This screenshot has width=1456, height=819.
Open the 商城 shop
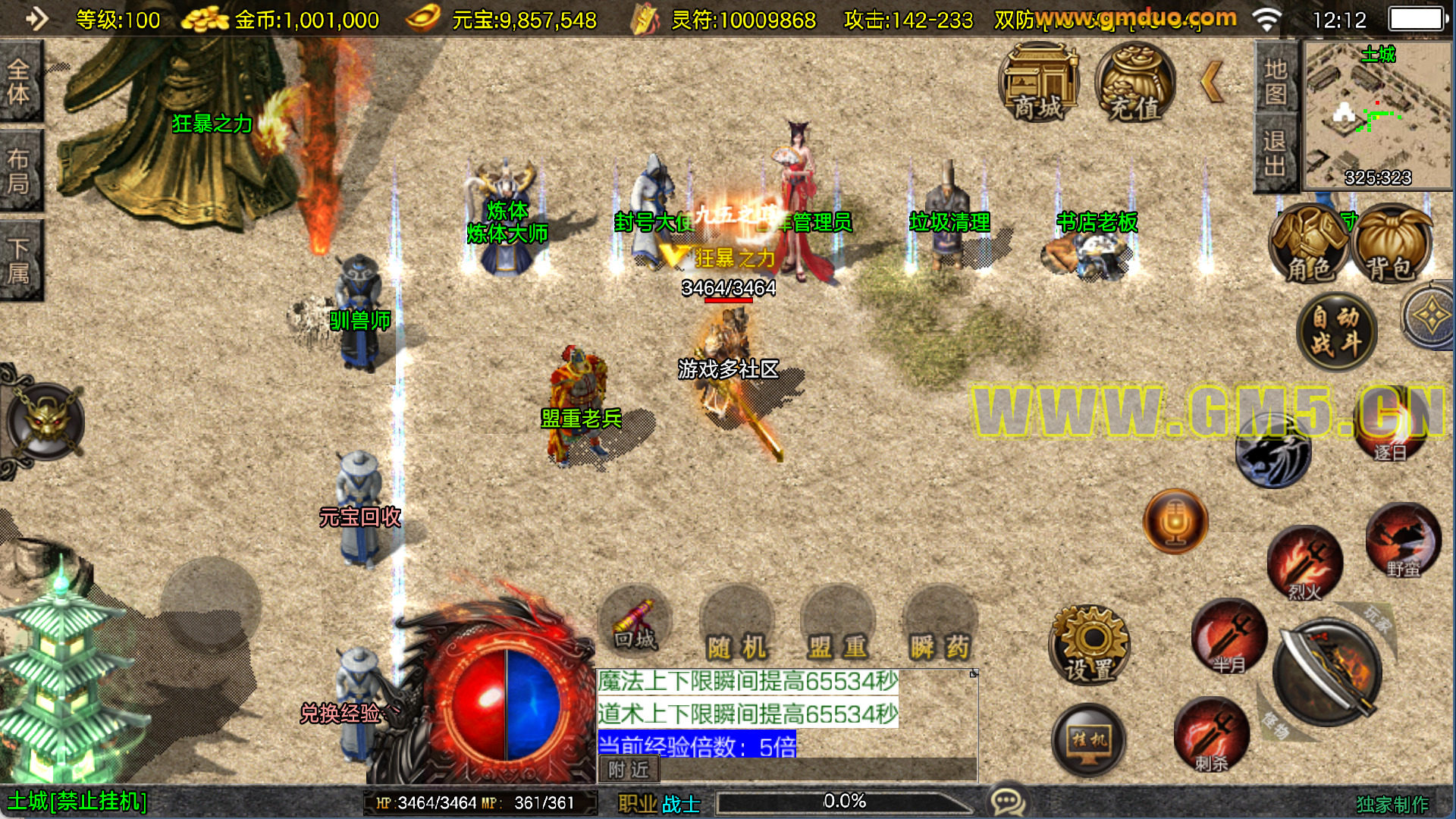[x=1039, y=83]
